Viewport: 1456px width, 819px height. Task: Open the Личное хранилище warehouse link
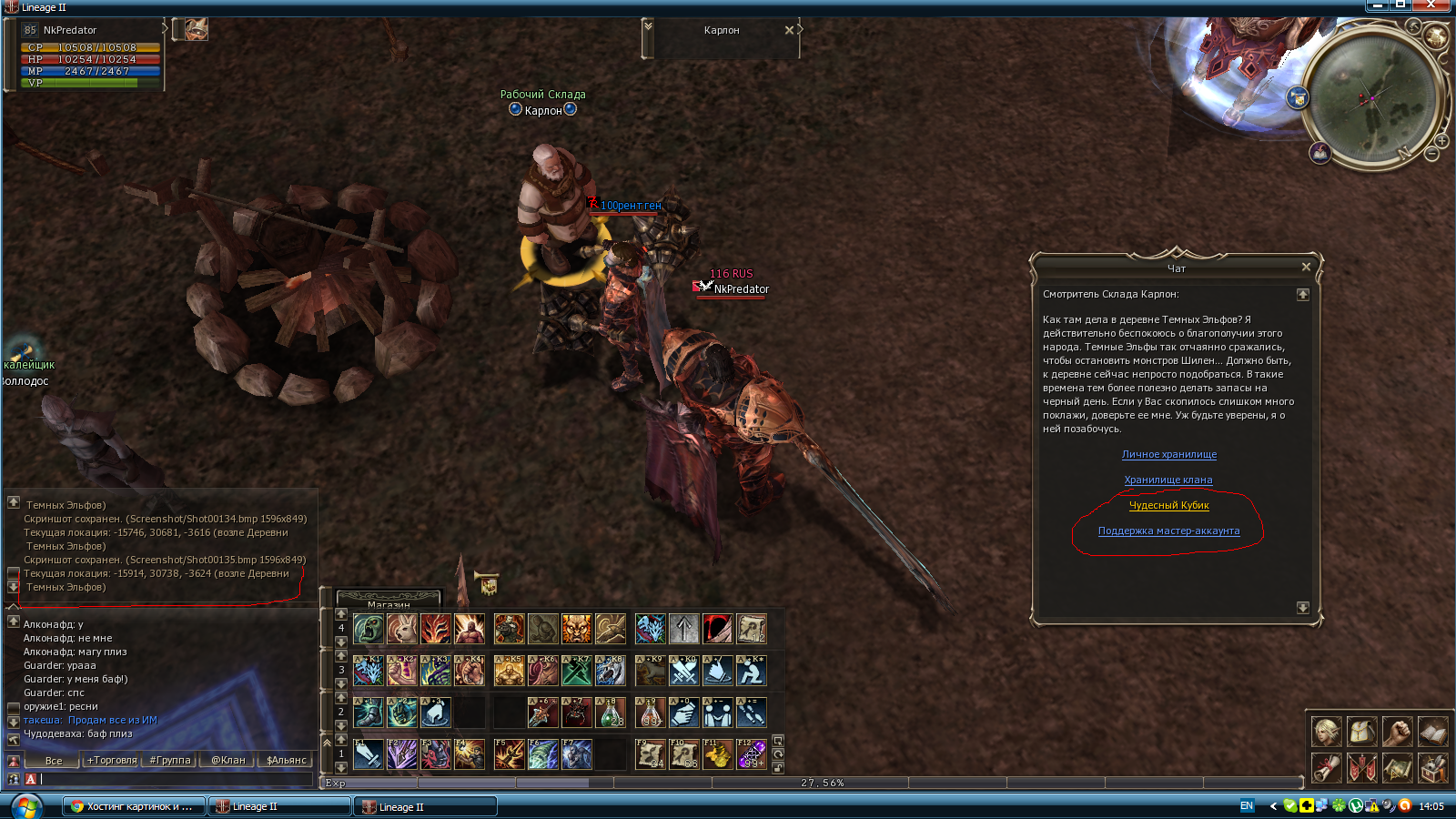(1168, 454)
